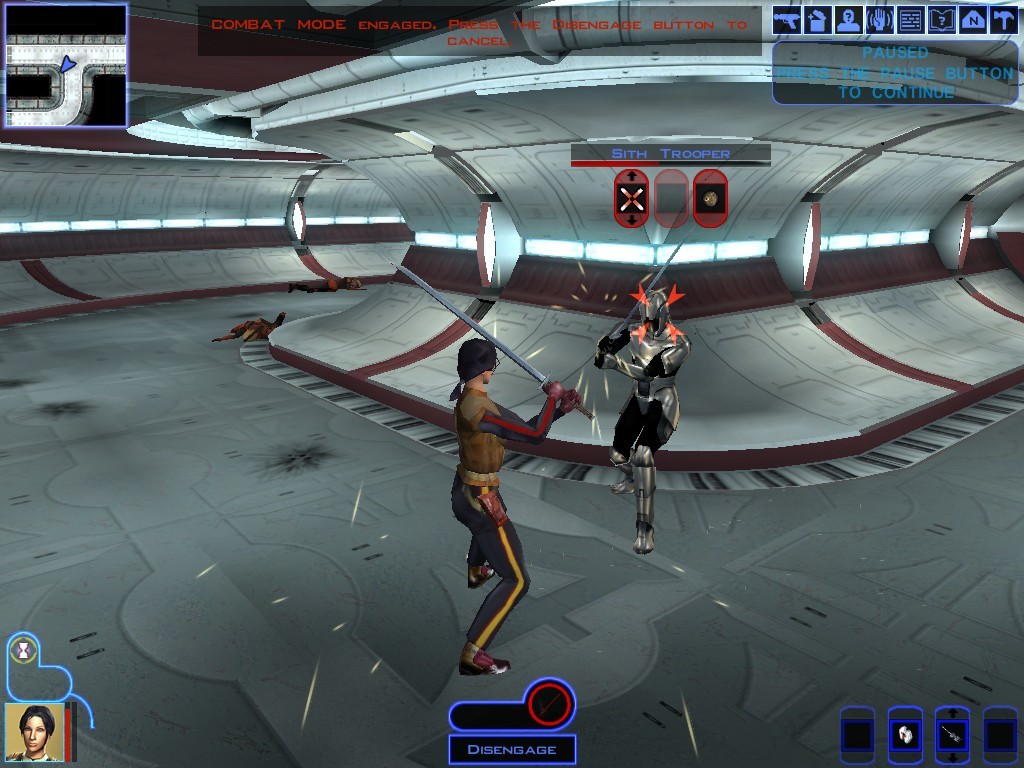
Task: Show the Character sheet silhouette icon
Action: 849,20
